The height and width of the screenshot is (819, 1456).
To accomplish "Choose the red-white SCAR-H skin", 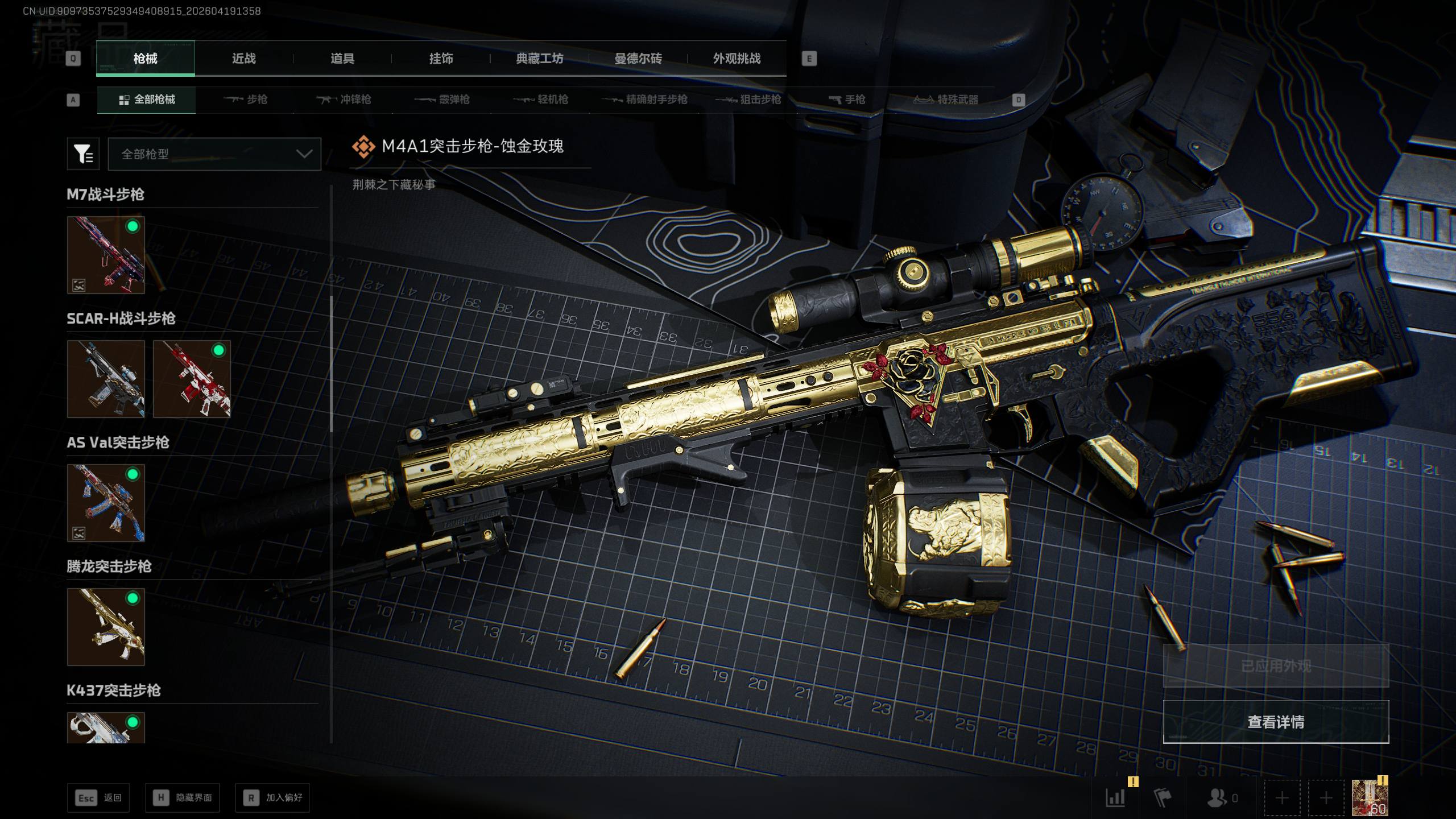I will point(192,379).
